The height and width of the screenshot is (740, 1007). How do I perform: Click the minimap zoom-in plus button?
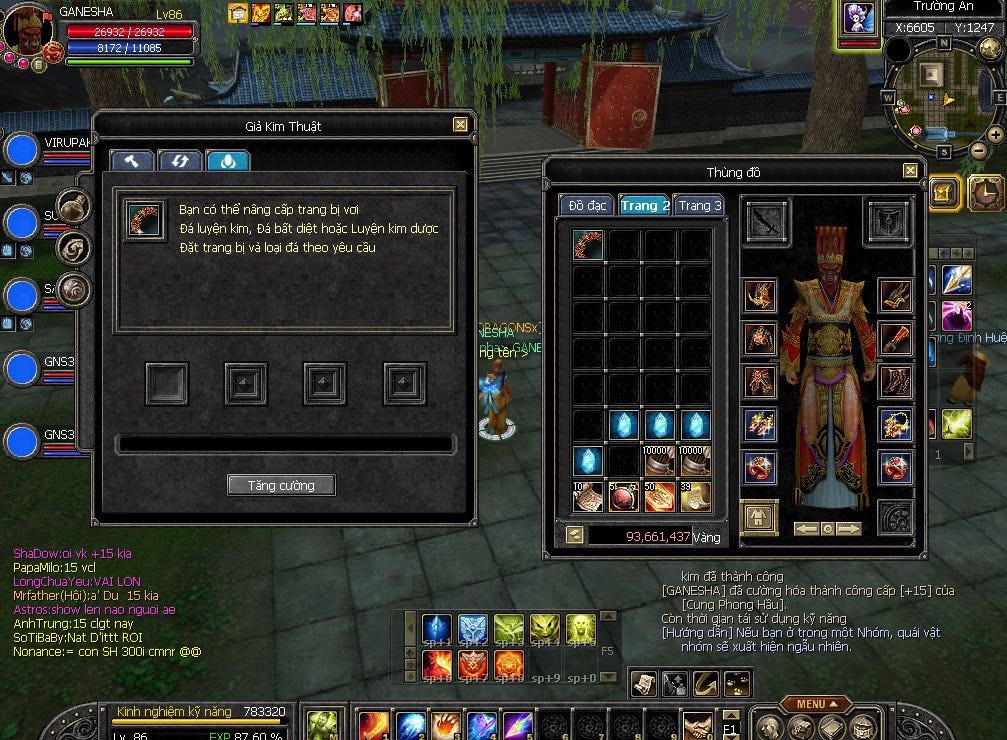(x=996, y=134)
